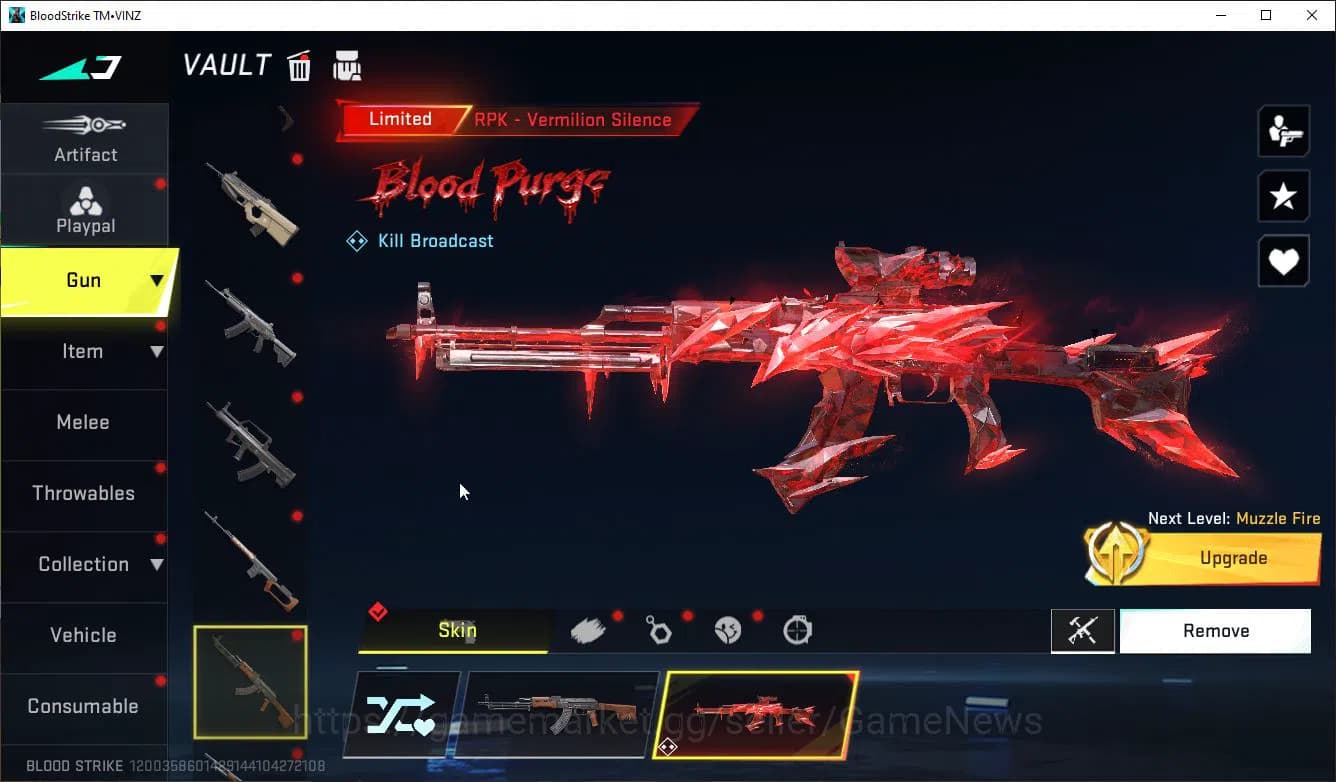
Task: Select the camouflage paint attachment icon
Action: 589,629
